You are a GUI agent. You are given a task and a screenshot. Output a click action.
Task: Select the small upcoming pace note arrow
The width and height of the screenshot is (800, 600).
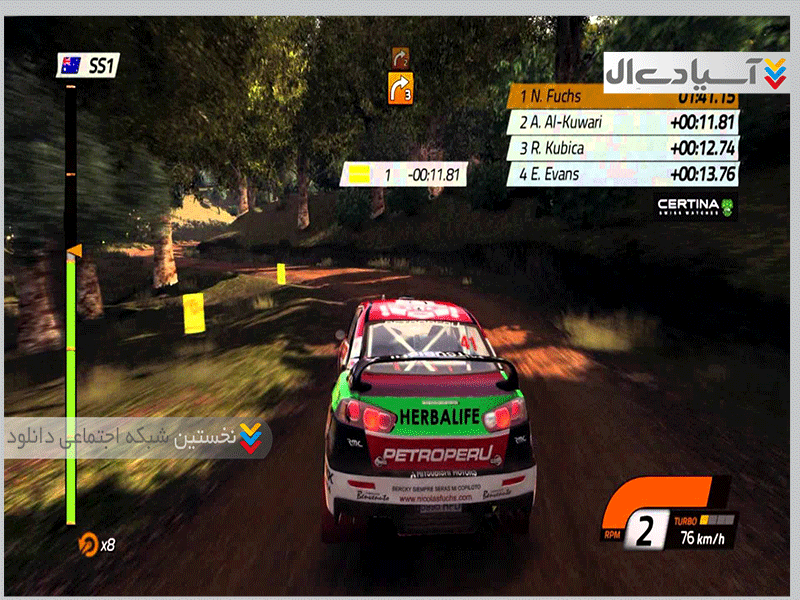tap(401, 56)
